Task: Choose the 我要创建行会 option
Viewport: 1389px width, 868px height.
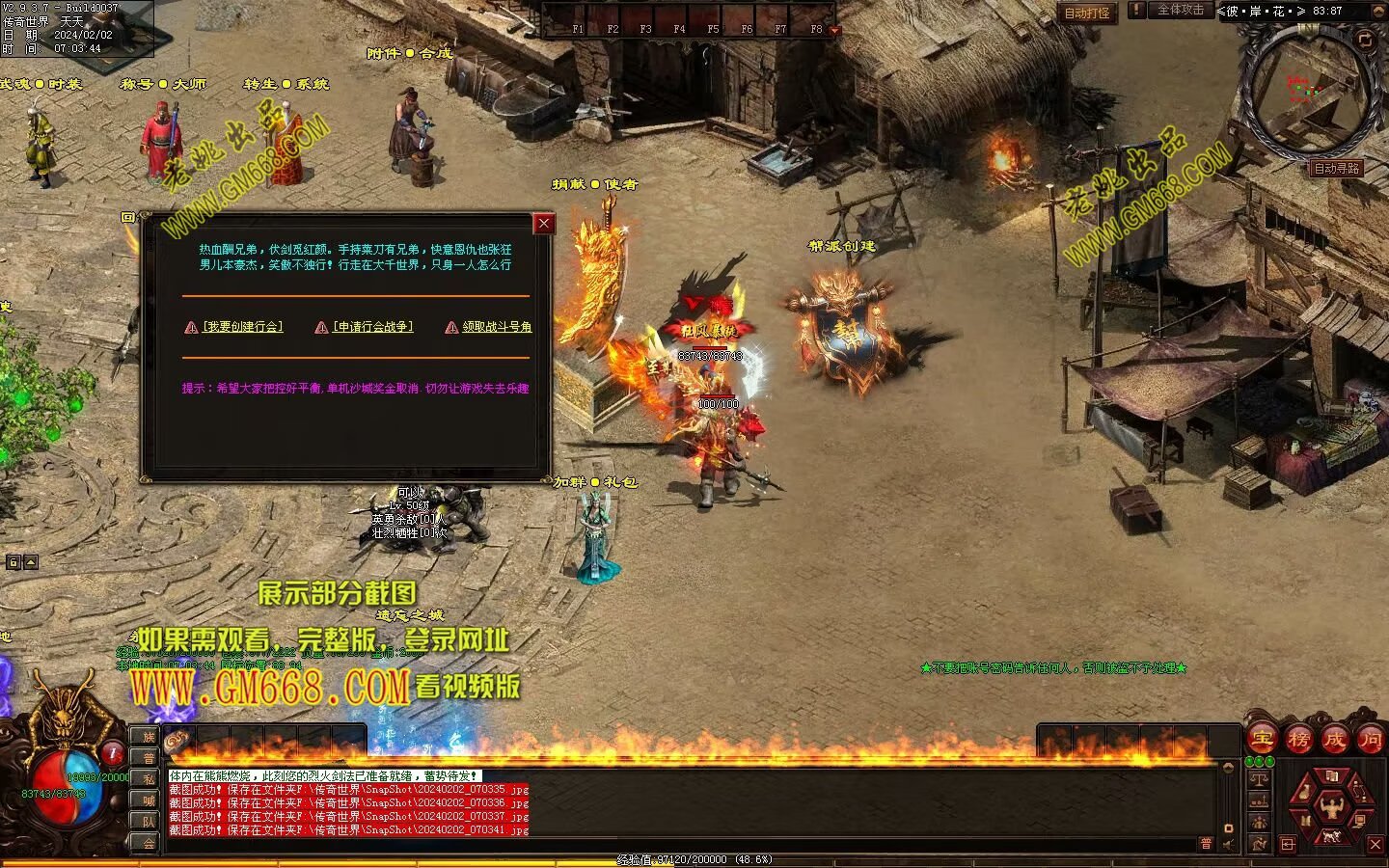Action: point(242,327)
